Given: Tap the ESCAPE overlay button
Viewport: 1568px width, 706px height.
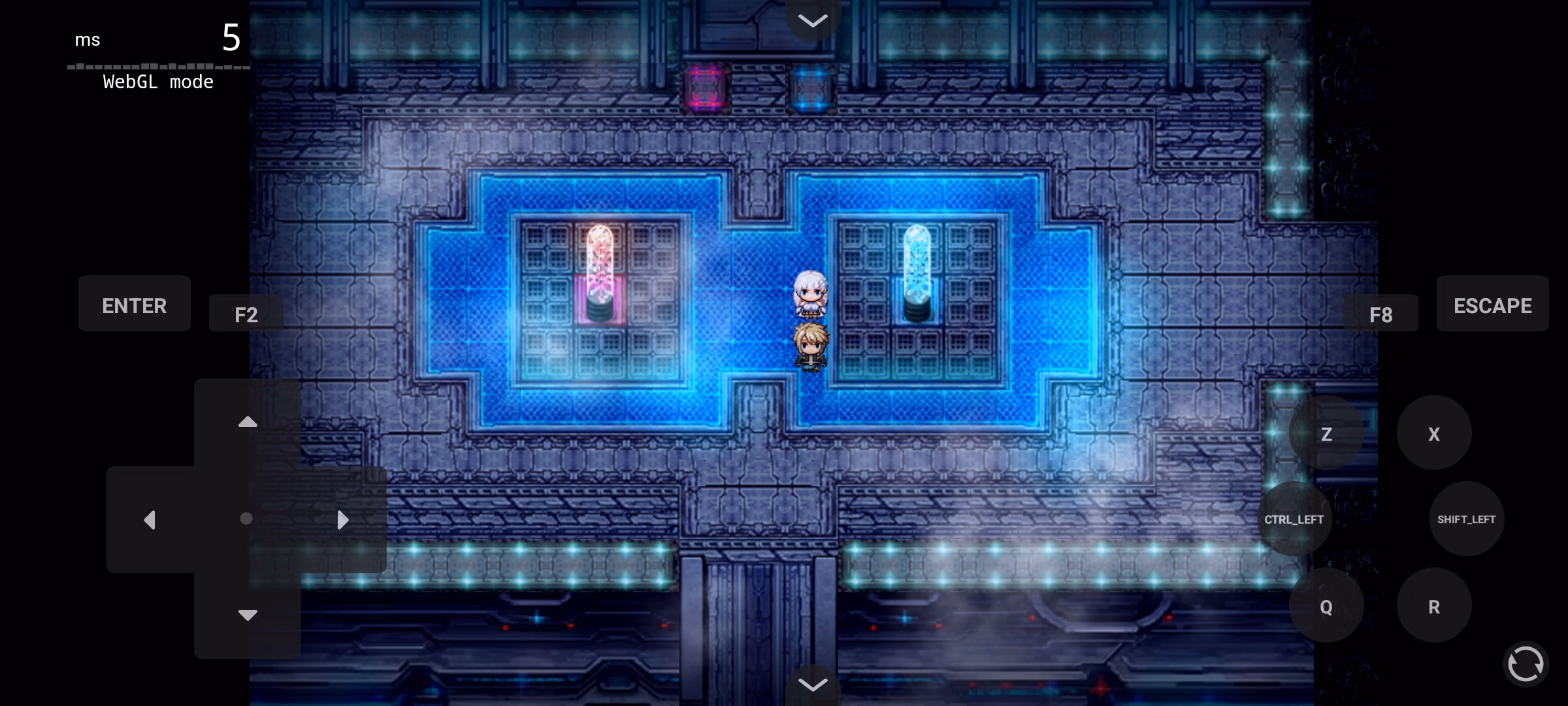Looking at the screenshot, I should pos(1492,304).
